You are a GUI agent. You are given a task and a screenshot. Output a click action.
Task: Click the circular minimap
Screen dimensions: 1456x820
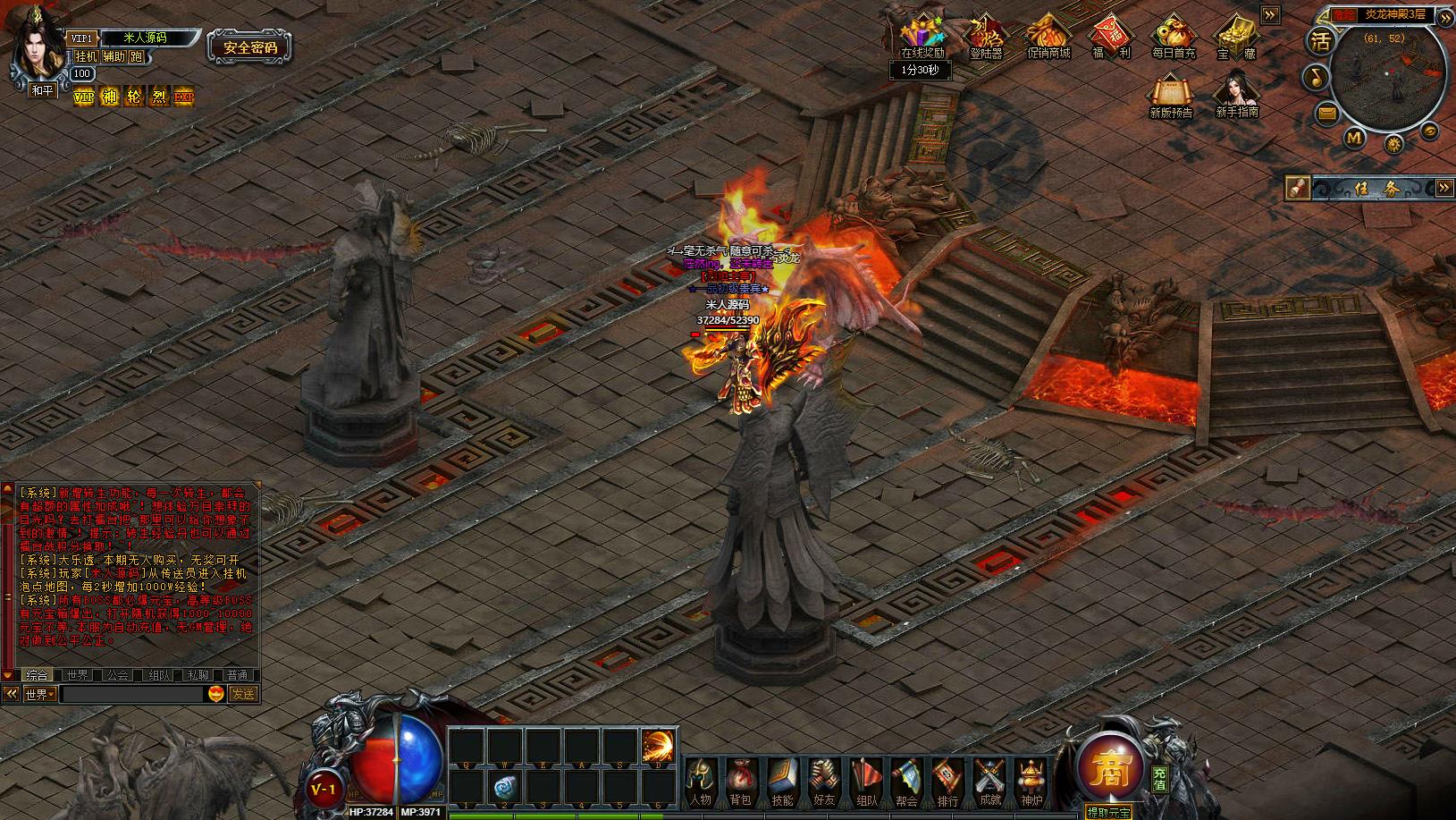pos(1388,79)
